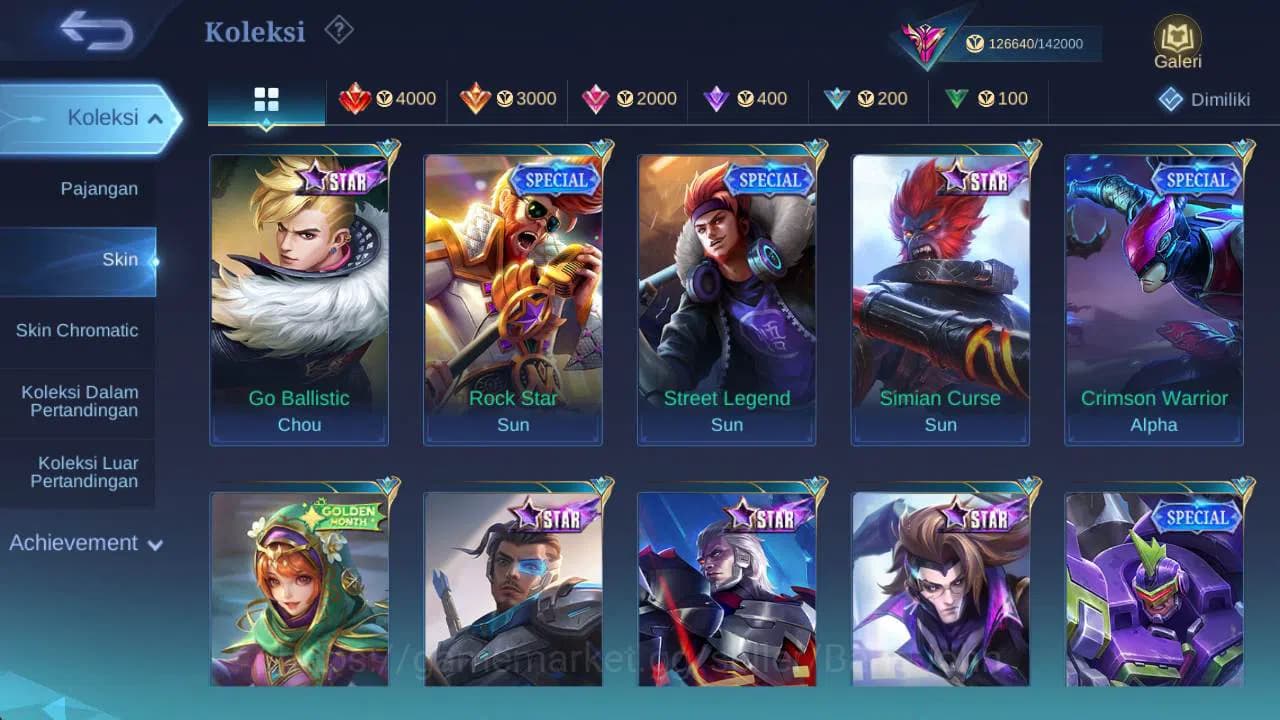
Task: Select the grid icon to show all skins
Action: 265,99
